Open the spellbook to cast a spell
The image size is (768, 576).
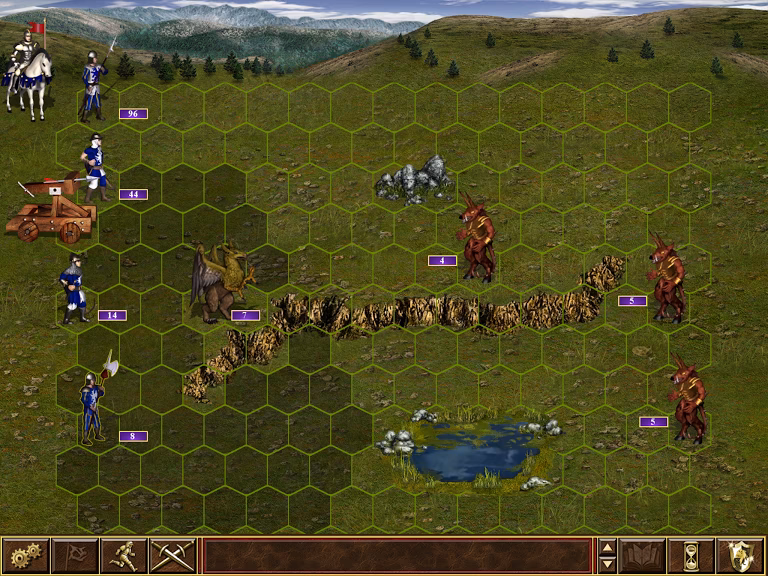(642, 555)
